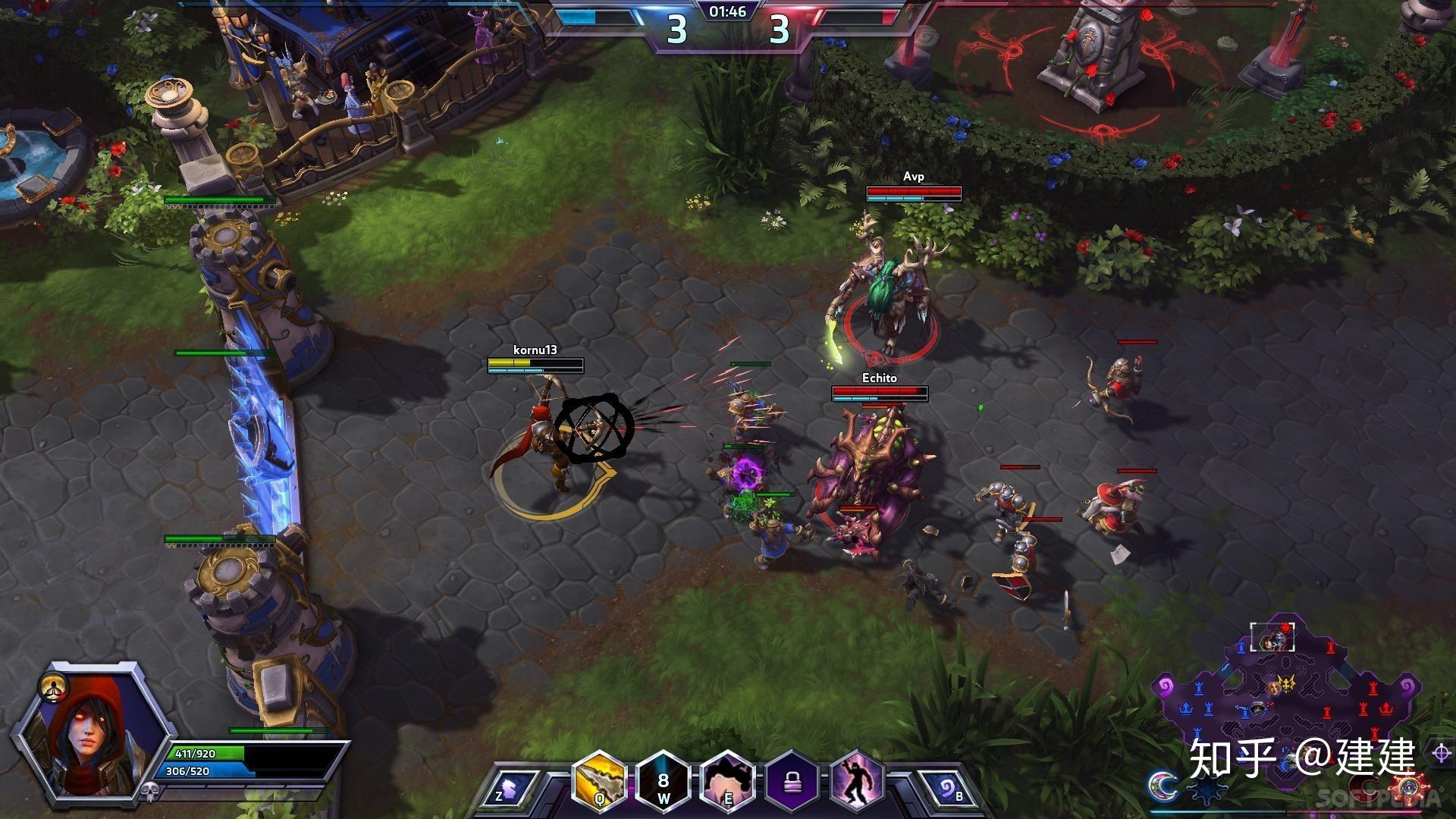
Task: Open talents via the meditating figure icon
Action: [x=55, y=687]
